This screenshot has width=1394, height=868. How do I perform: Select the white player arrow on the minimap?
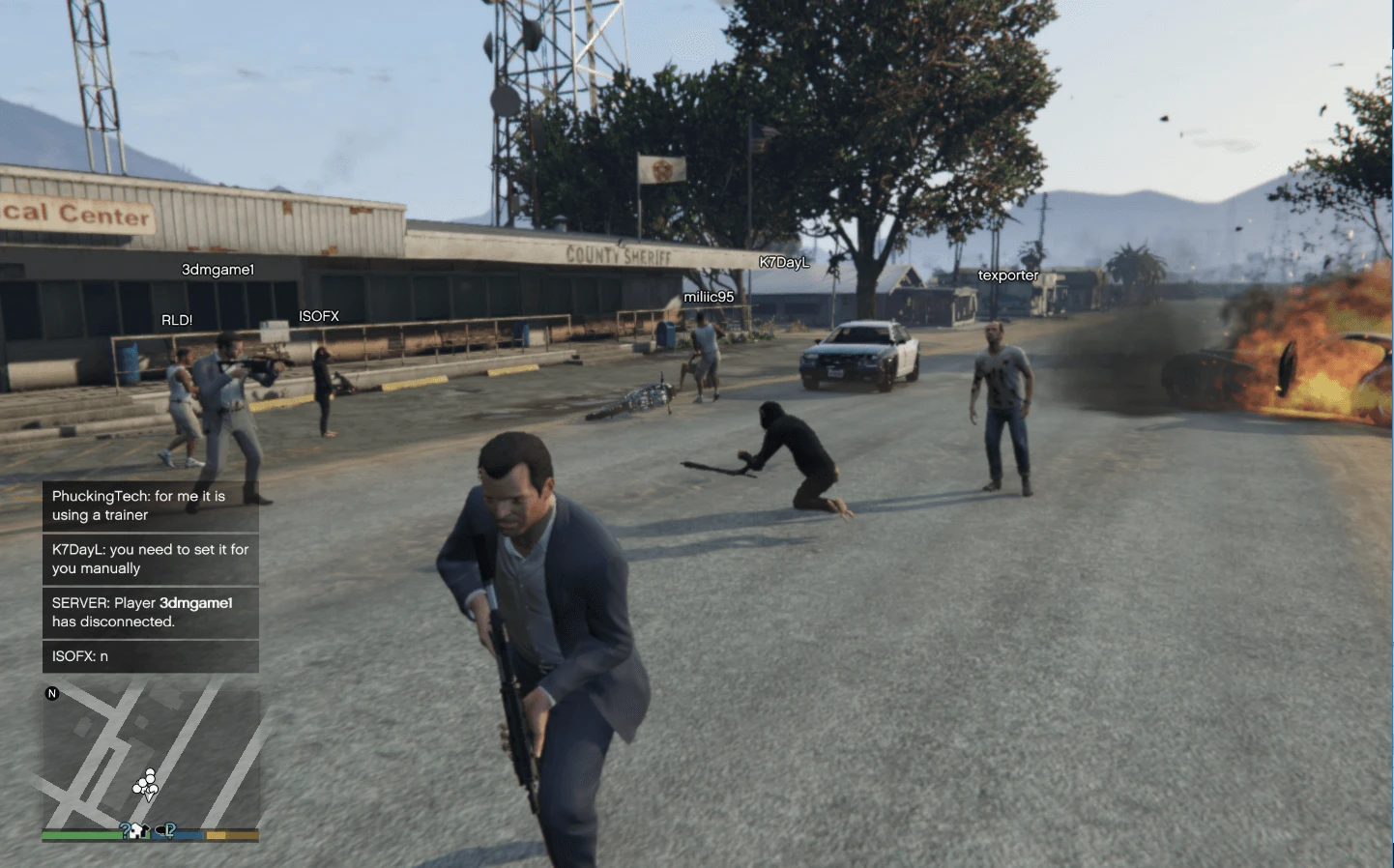click(x=148, y=796)
